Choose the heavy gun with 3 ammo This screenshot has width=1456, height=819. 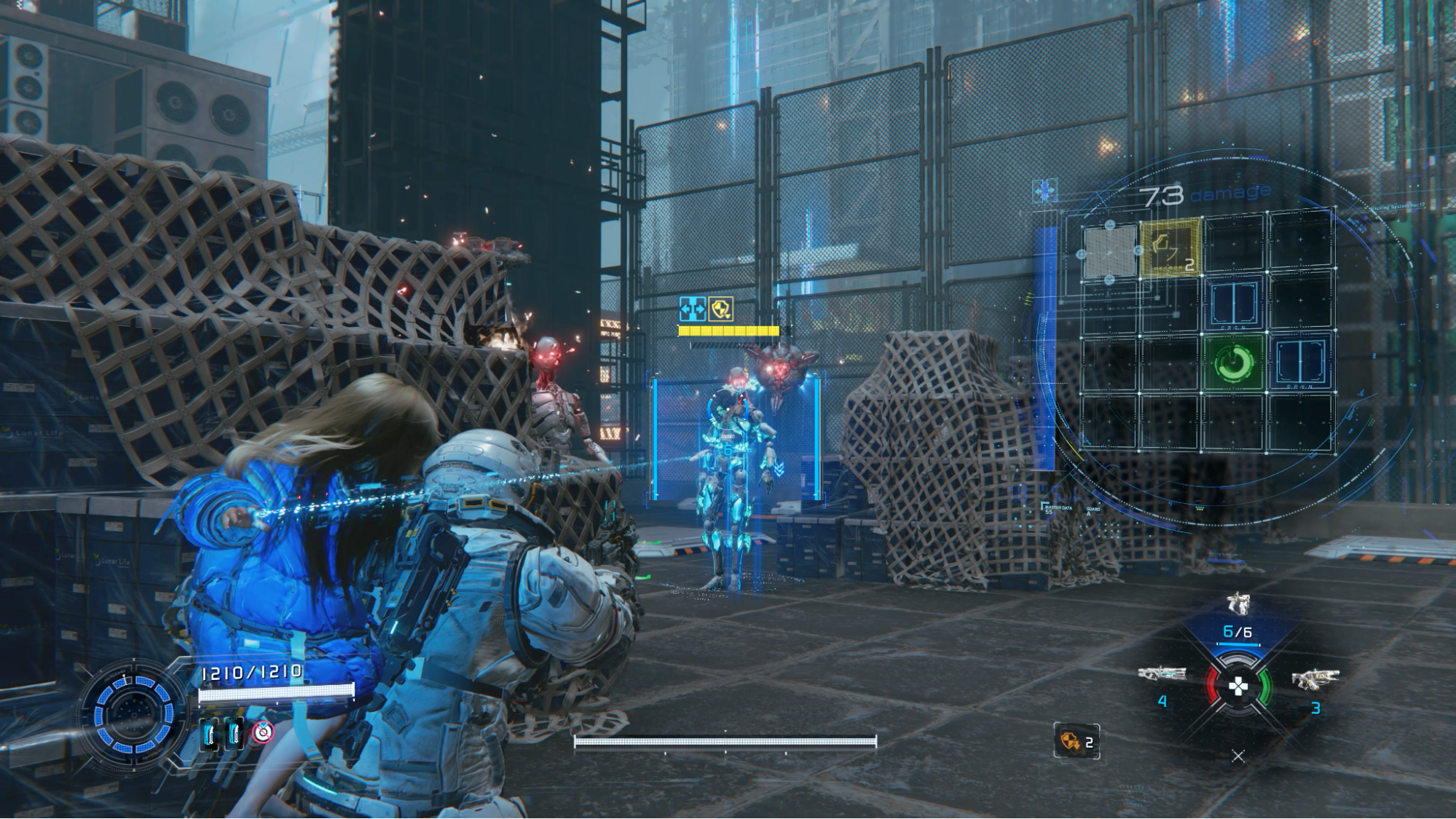click(x=1315, y=679)
